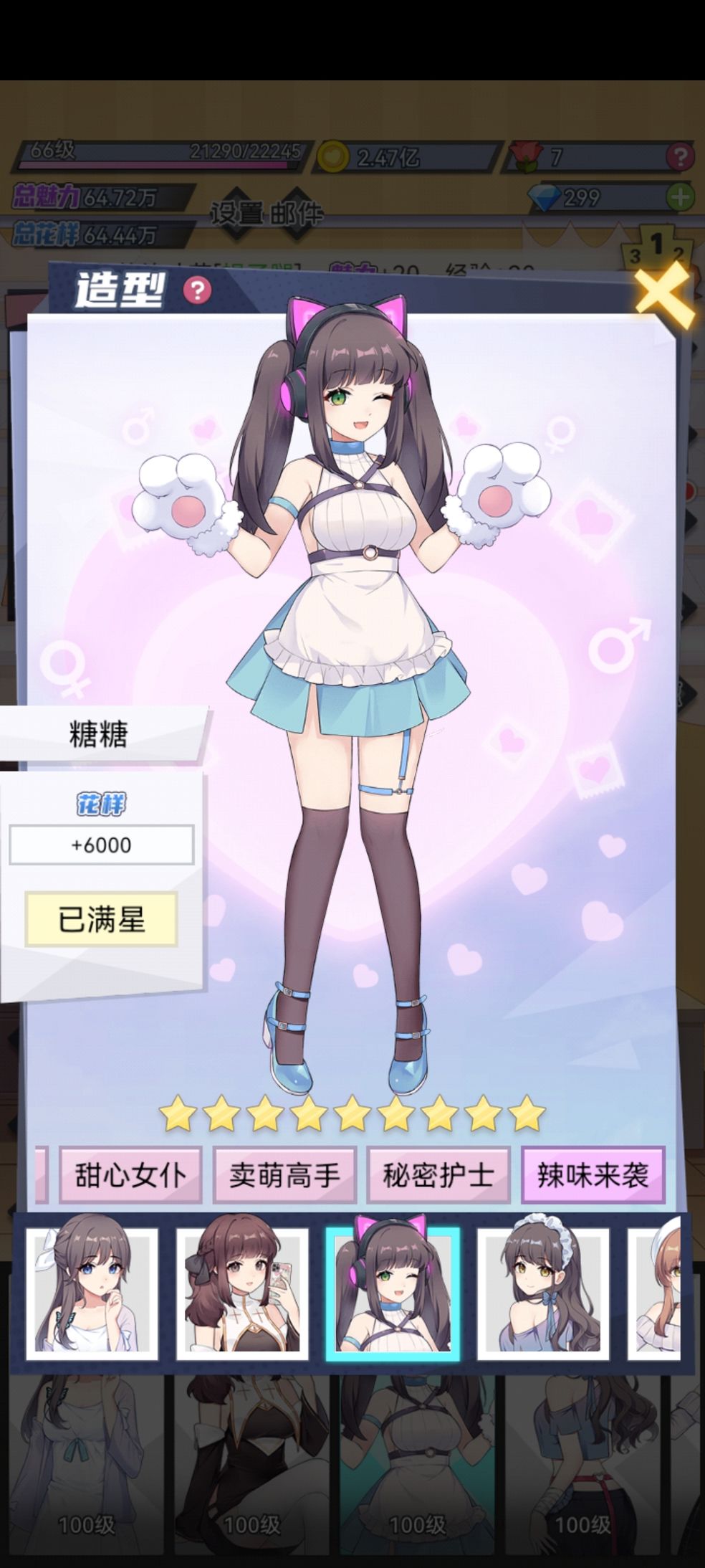
Task: Select the 辣味来袭 outfit tab
Action: pos(593,1175)
